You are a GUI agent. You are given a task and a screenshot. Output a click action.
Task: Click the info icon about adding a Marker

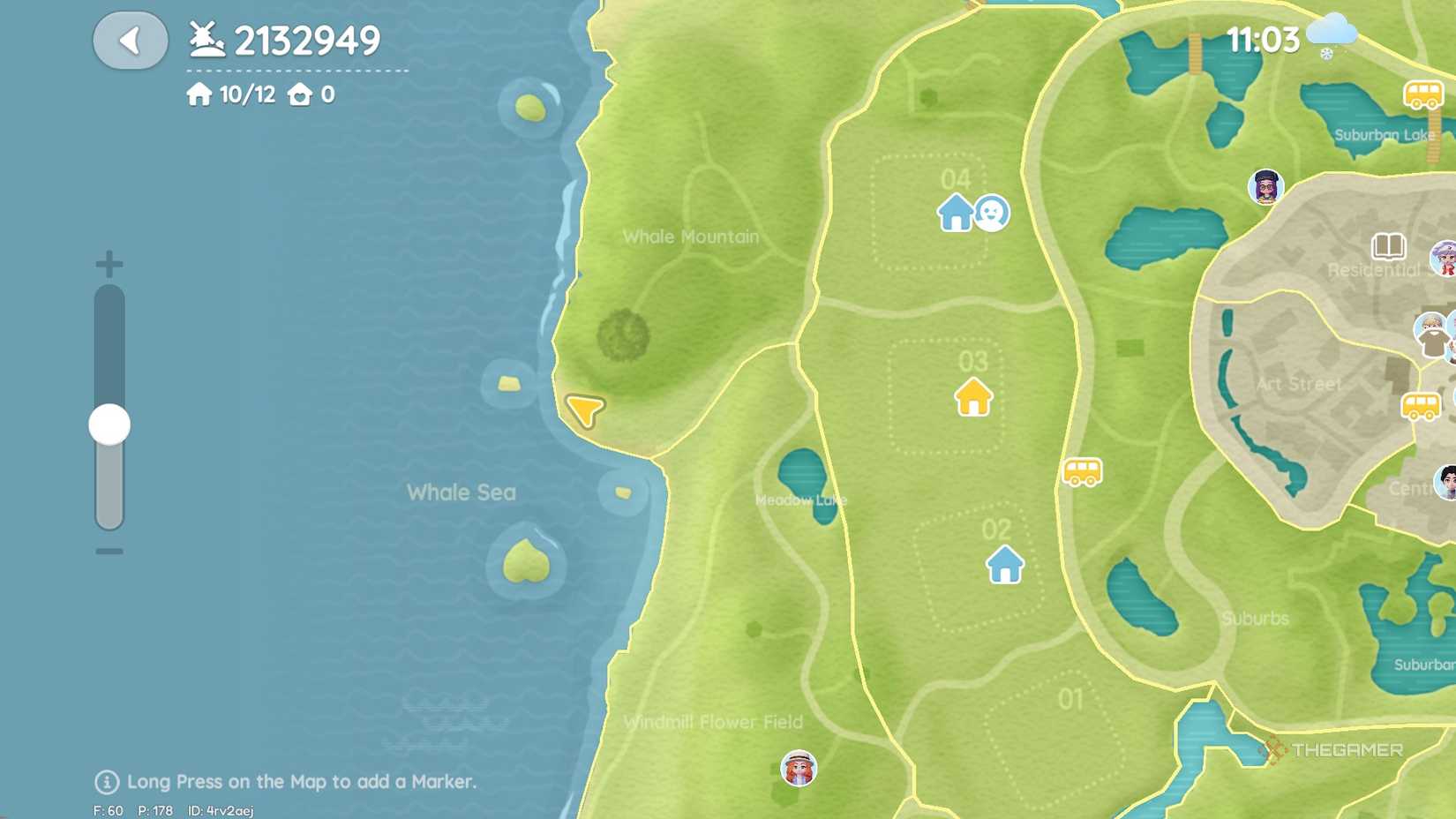point(106,781)
